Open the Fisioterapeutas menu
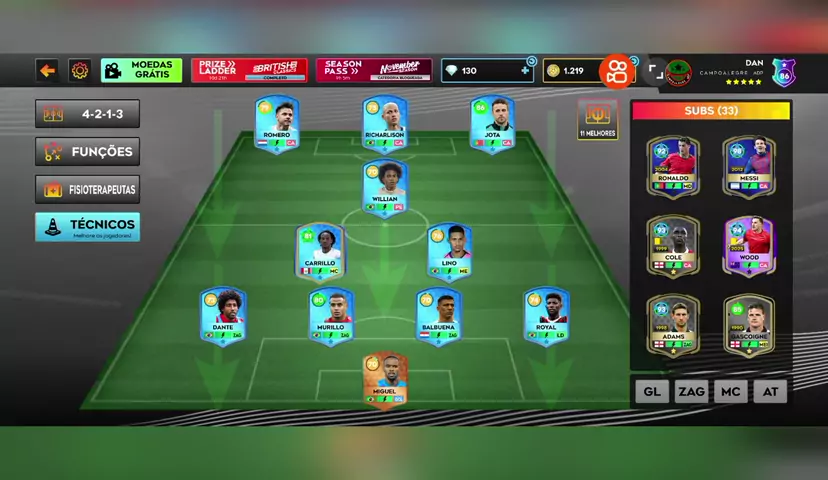This screenshot has height=480, width=828. click(87, 189)
